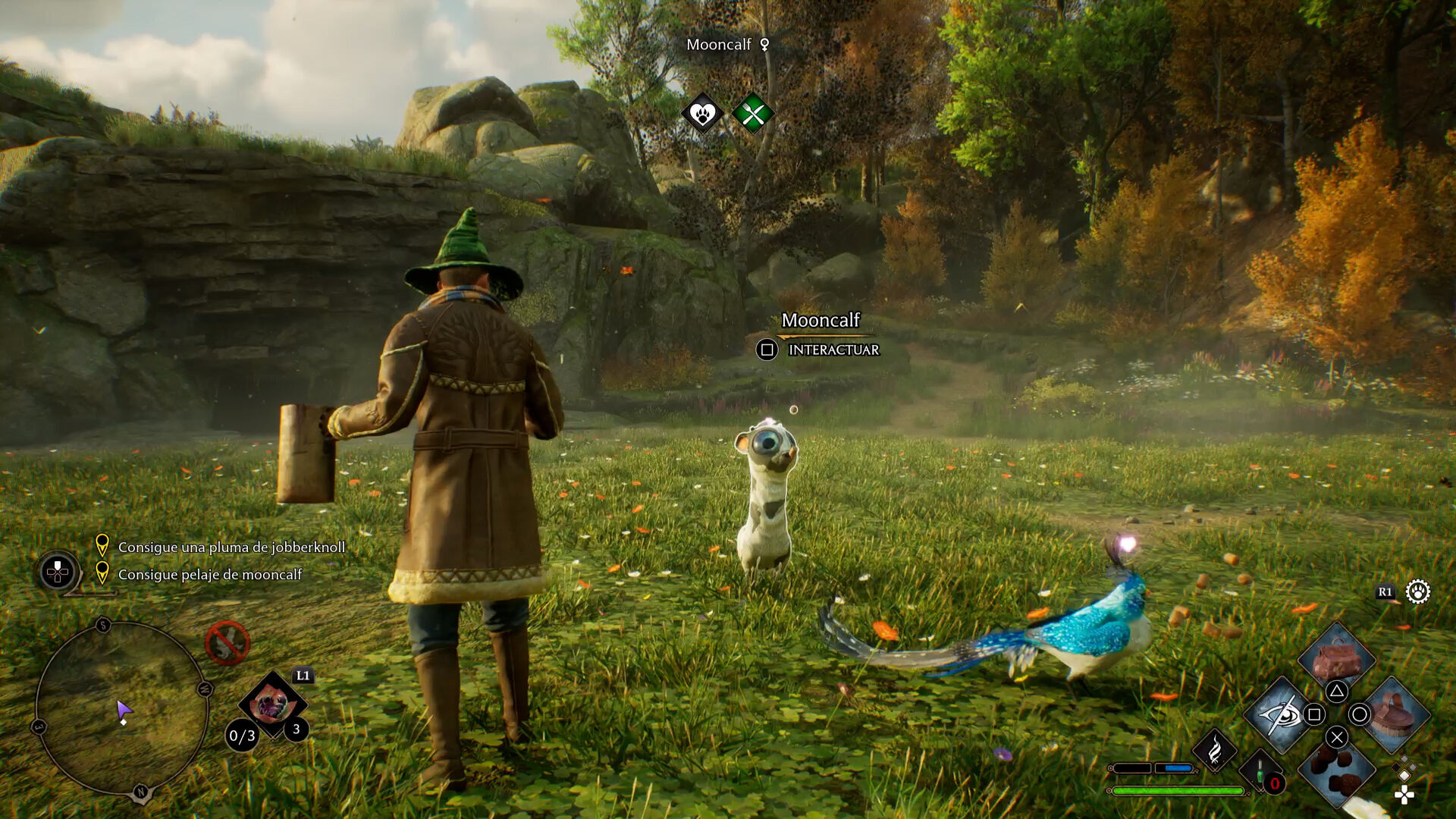Select the Nab-Sack bag slot

pyautogui.click(x=1336, y=658)
